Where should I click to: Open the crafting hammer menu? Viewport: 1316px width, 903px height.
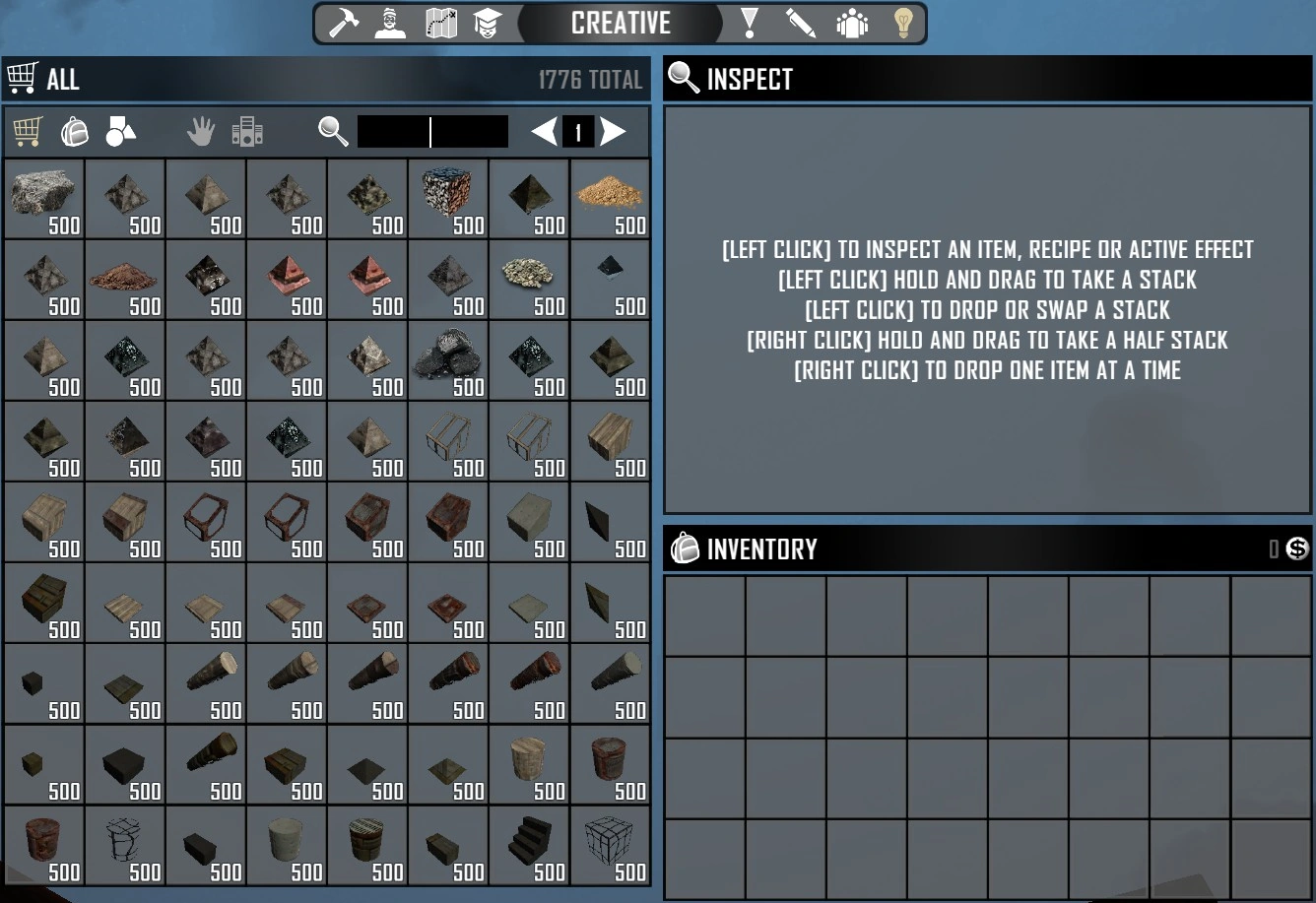point(342,23)
